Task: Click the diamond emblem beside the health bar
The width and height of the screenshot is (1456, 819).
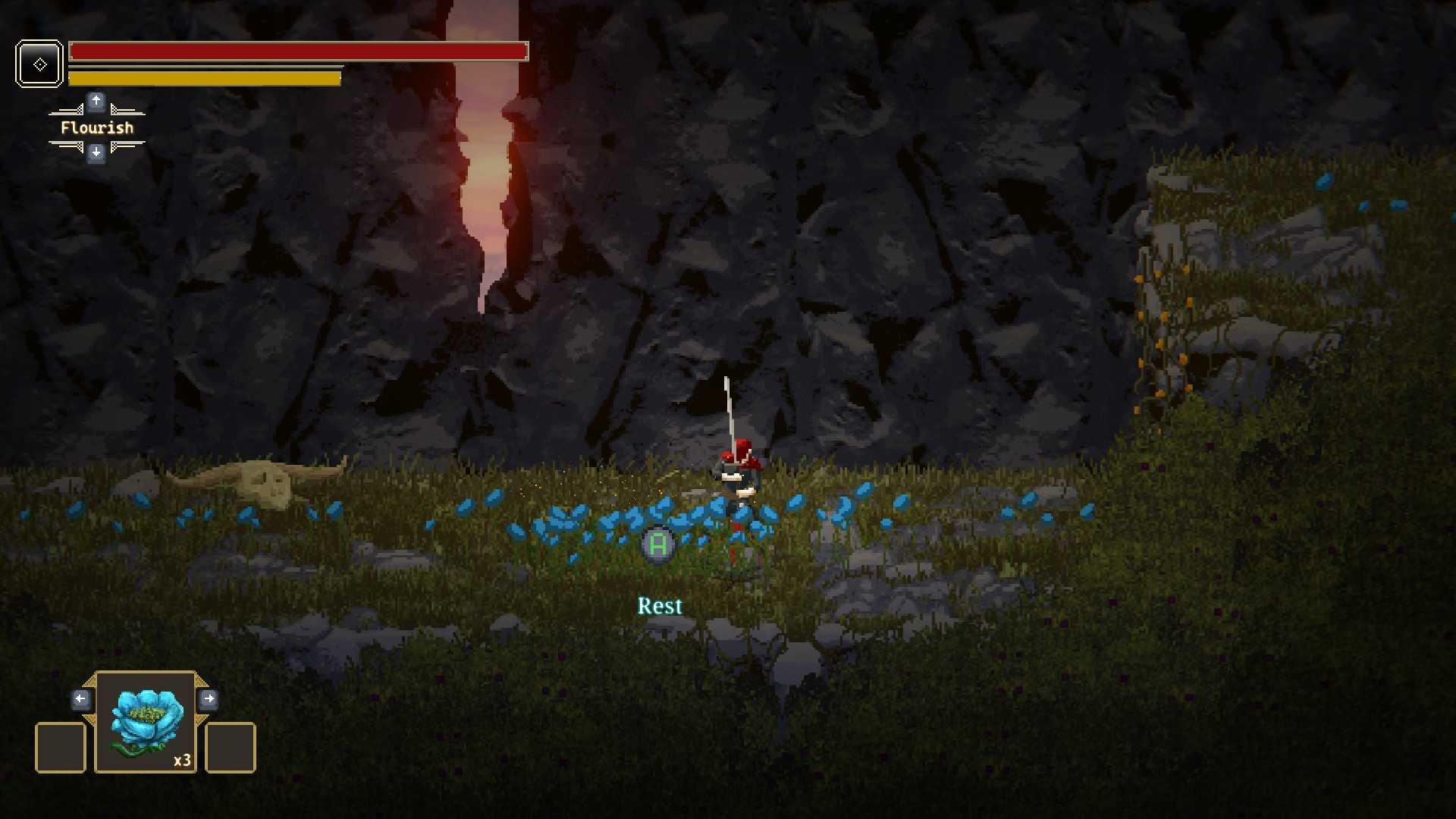Action: (x=39, y=64)
